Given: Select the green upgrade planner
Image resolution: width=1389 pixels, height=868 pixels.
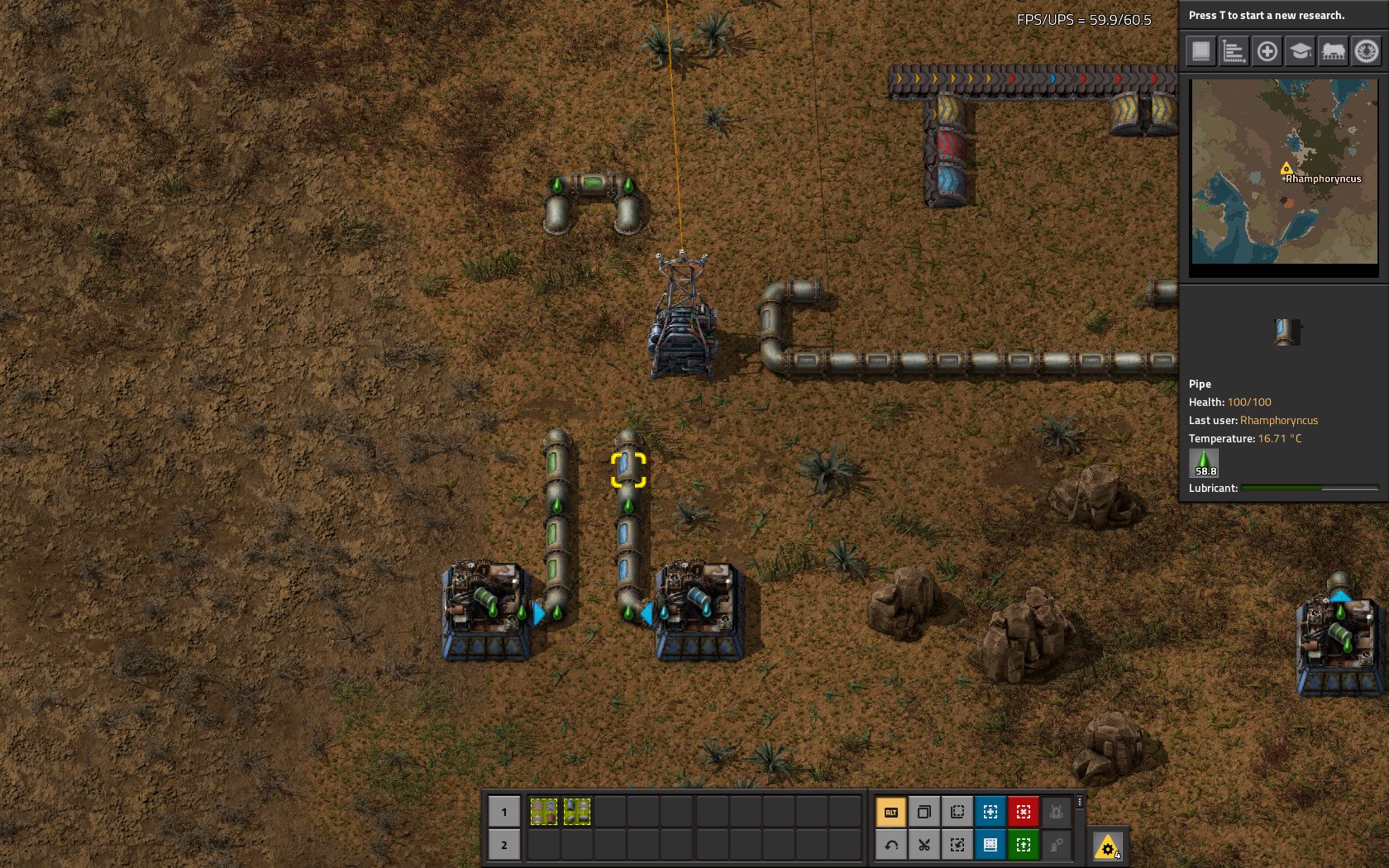Looking at the screenshot, I should click(x=1024, y=845).
